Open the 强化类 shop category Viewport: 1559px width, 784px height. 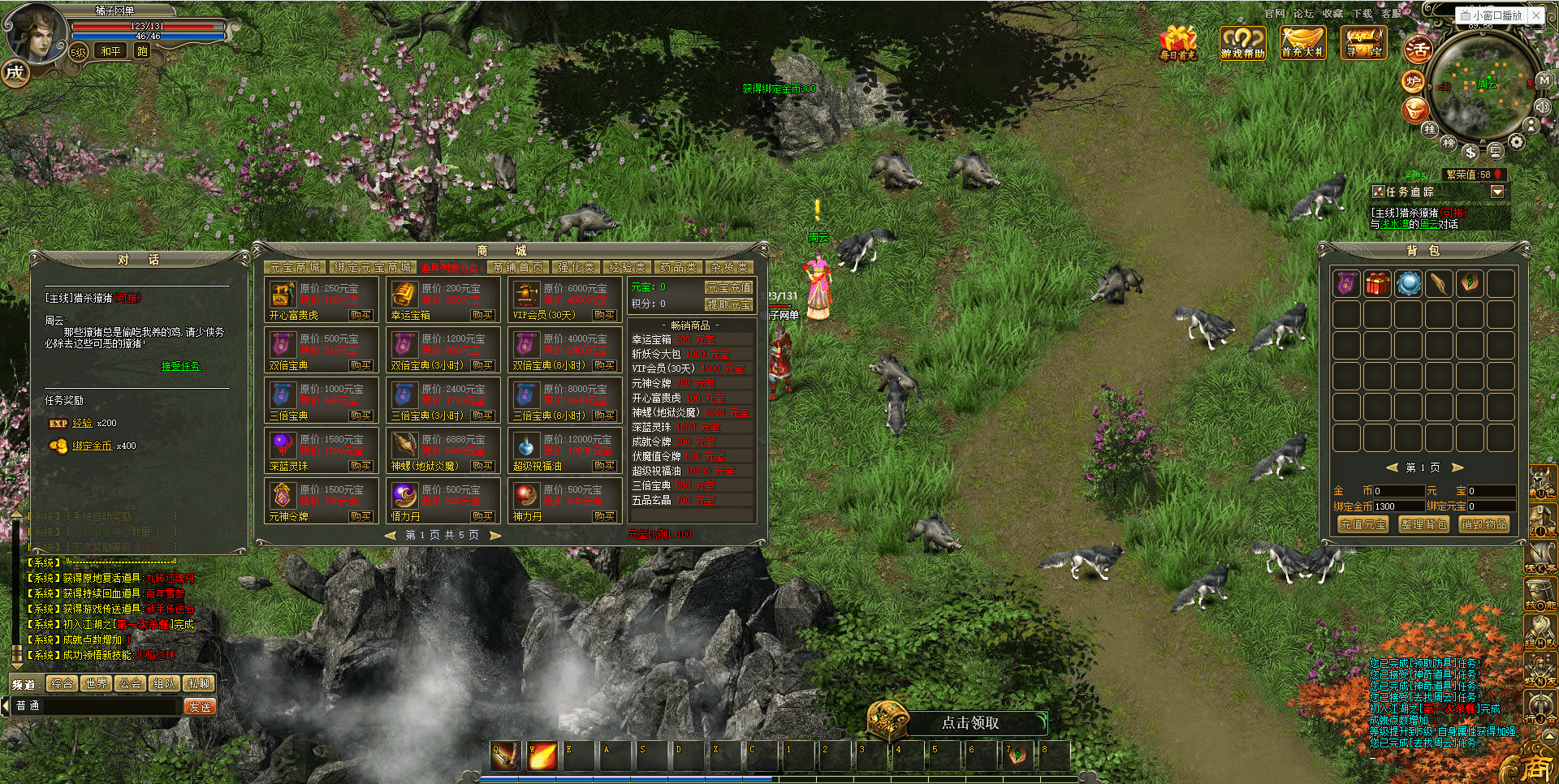coord(576,267)
